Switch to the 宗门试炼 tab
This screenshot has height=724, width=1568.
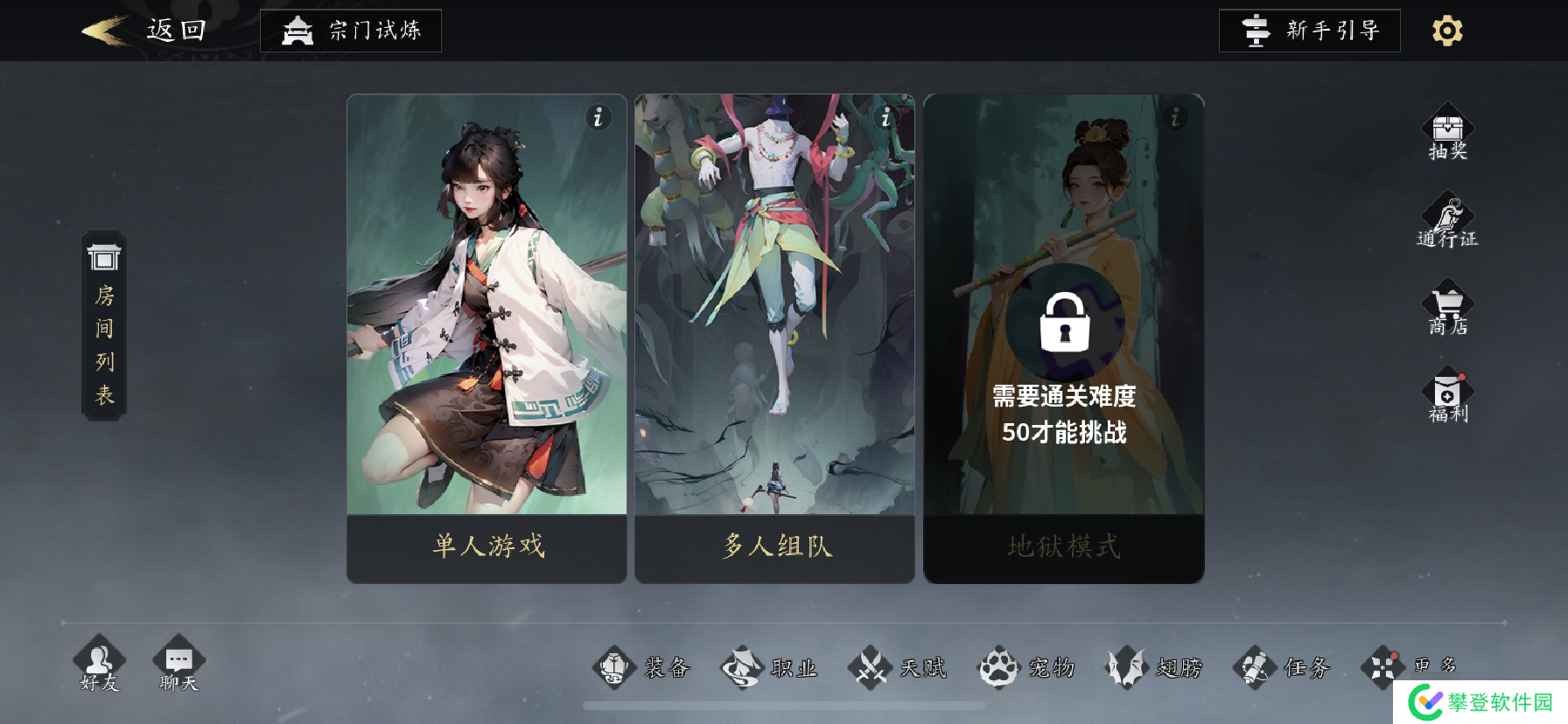350,30
